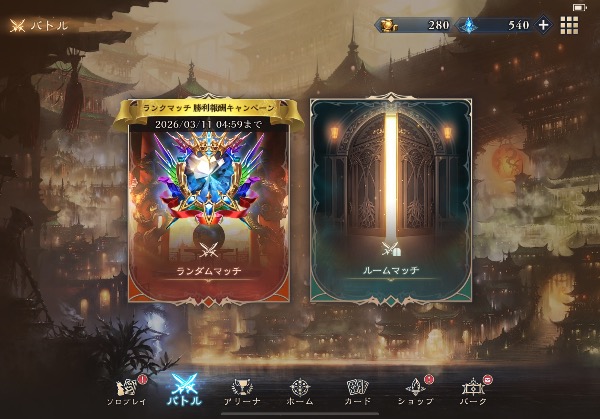
Task: Switch to the バトル (Battle) tab
Action: pyautogui.click(x=185, y=389)
